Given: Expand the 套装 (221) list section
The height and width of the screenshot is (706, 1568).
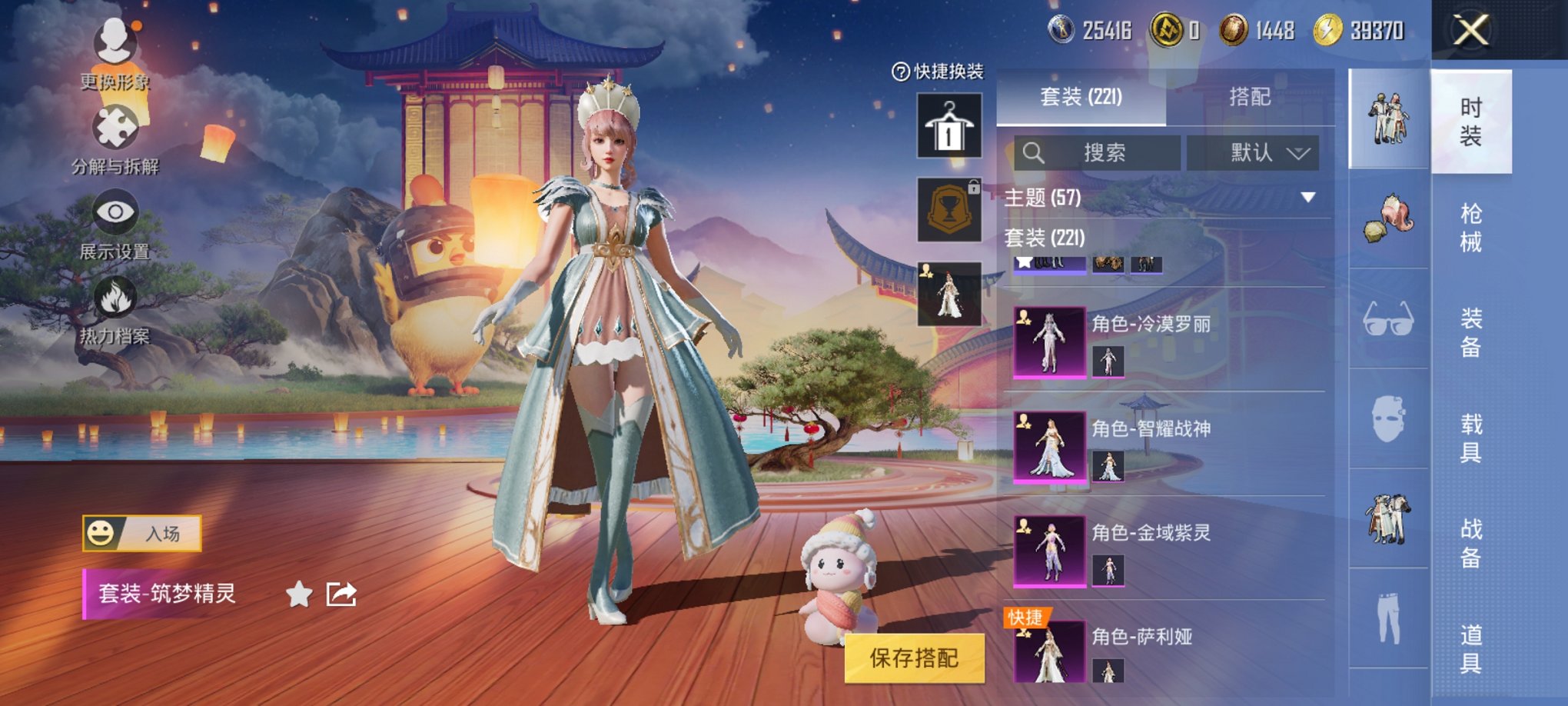Looking at the screenshot, I should click(1045, 238).
